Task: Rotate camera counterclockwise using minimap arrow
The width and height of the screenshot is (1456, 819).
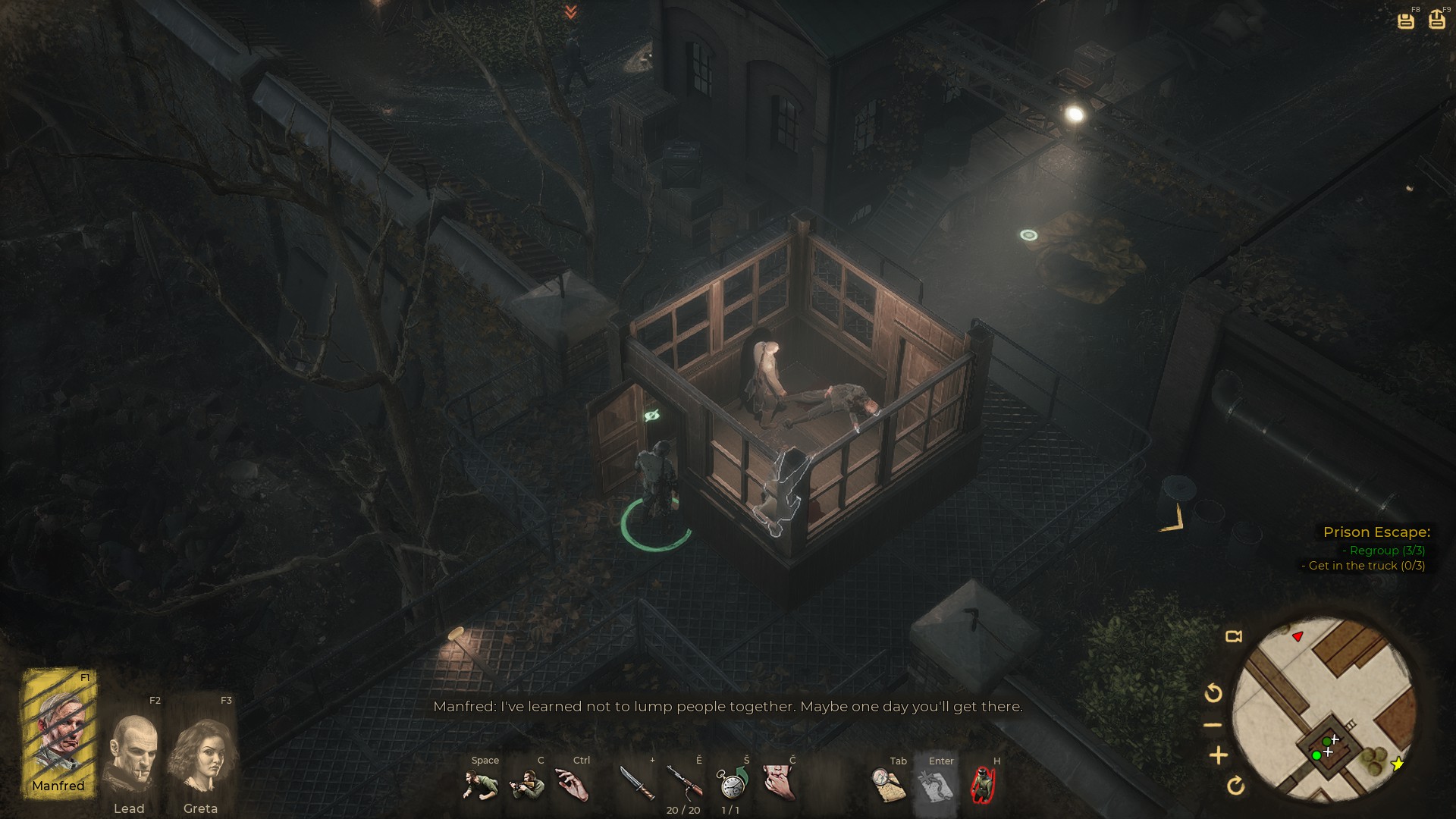Action: (x=1213, y=692)
